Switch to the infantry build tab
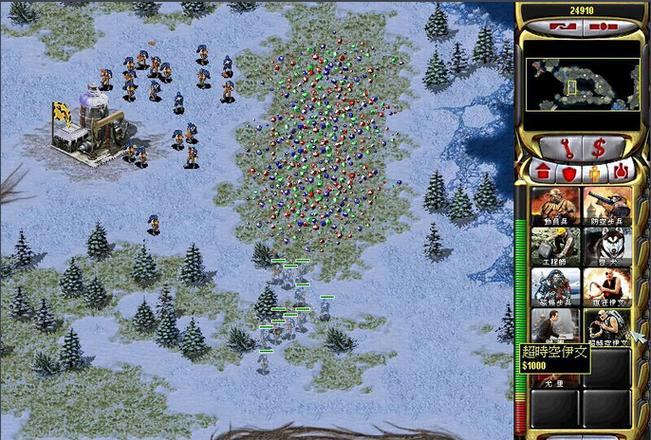This screenshot has height=440, width=651. 596,173
